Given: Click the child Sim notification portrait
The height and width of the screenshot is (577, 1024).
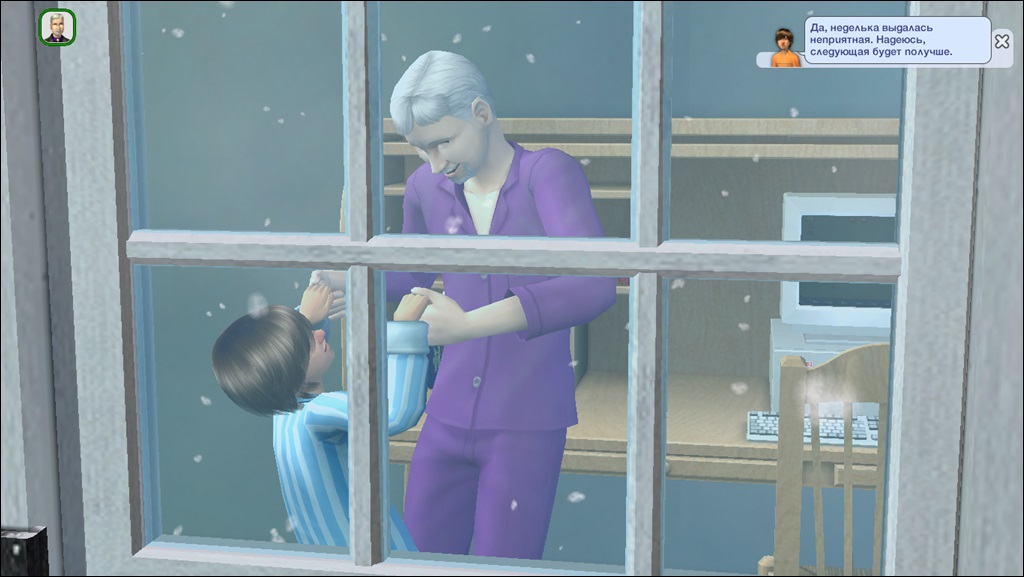Looking at the screenshot, I should [785, 47].
